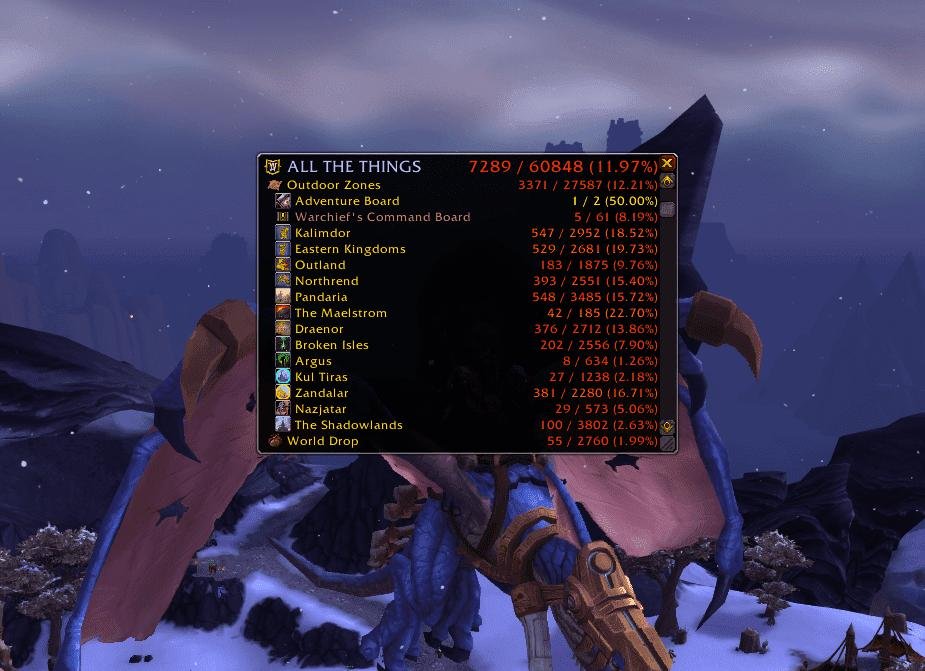Screen dimensions: 925x671
Task: Show Broken Isles collection details
Action: [x=331, y=345]
